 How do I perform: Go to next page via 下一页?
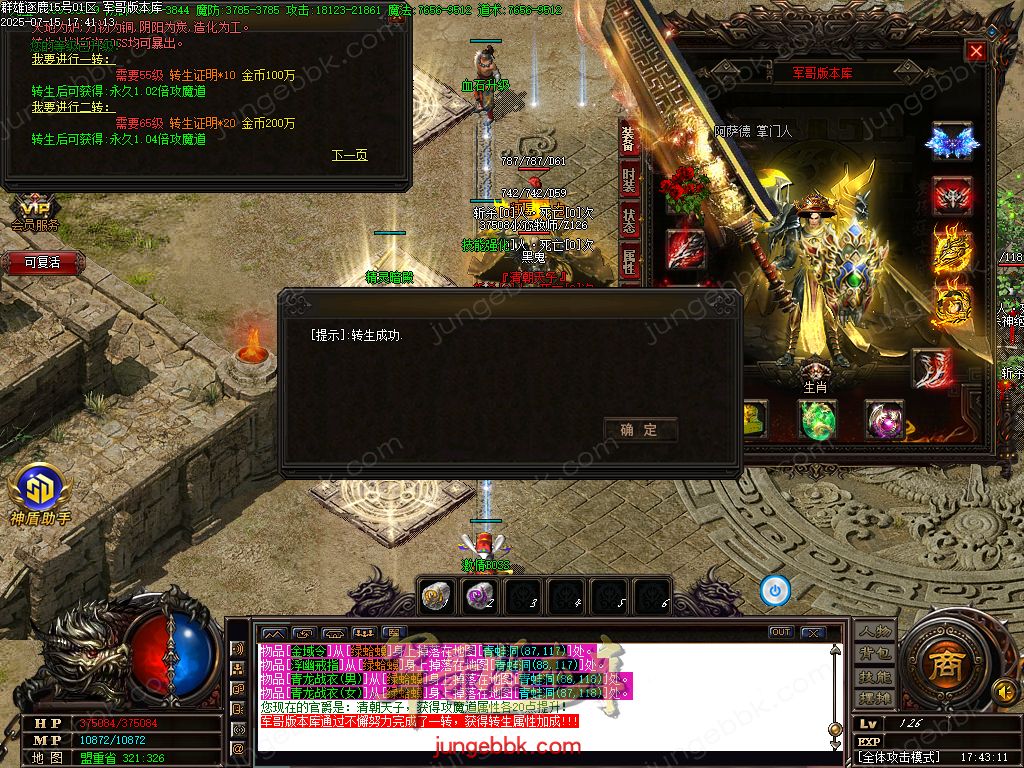tap(349, 155)
